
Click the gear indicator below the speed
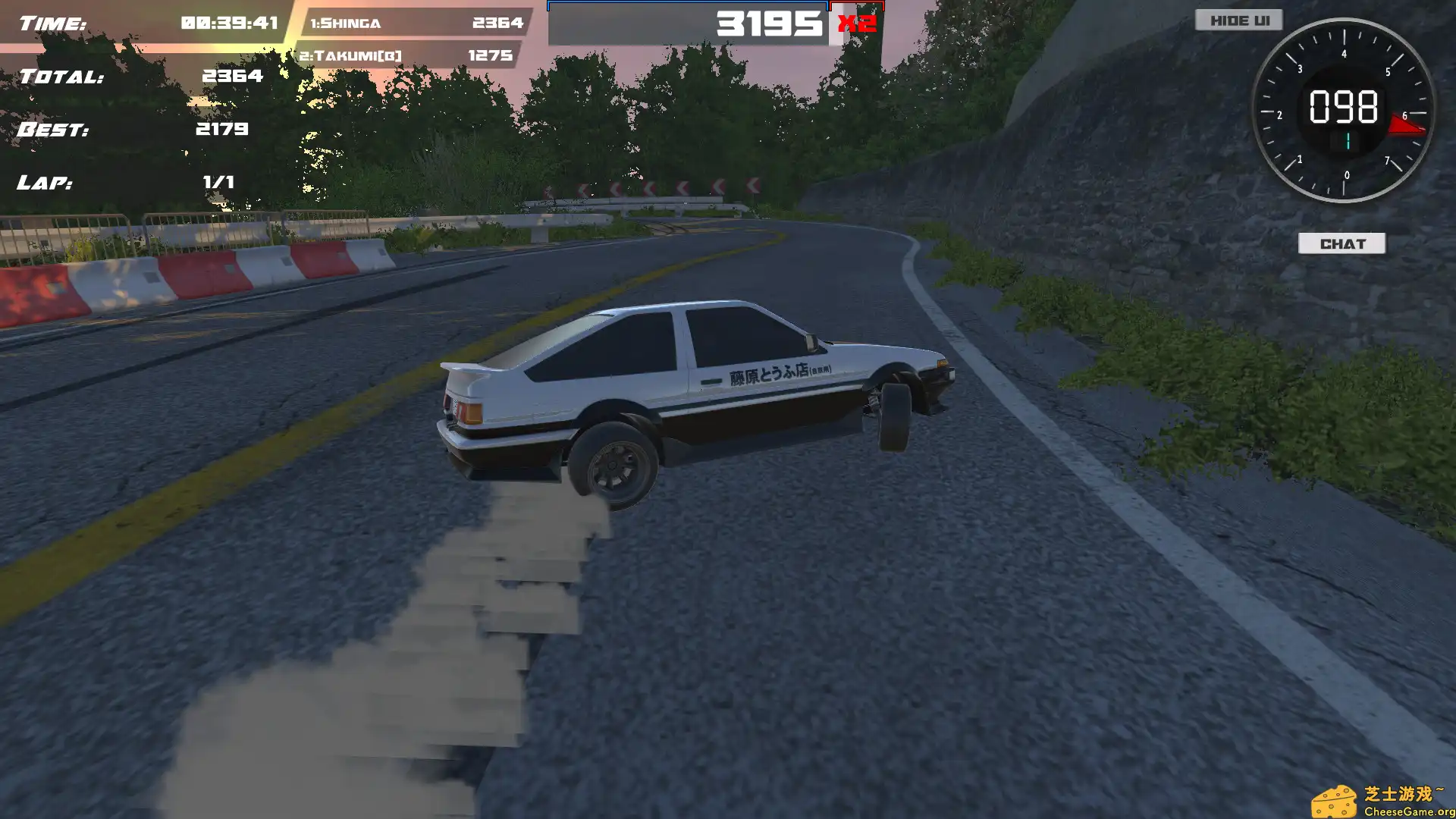1348,140
